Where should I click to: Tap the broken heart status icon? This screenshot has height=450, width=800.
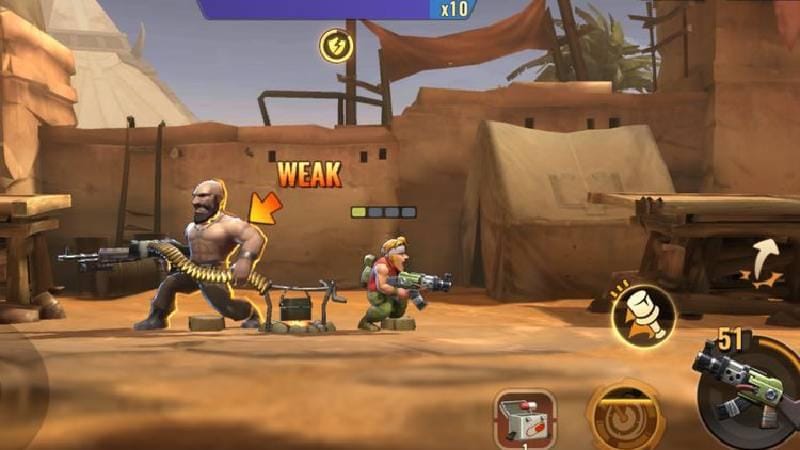[336, 45]
